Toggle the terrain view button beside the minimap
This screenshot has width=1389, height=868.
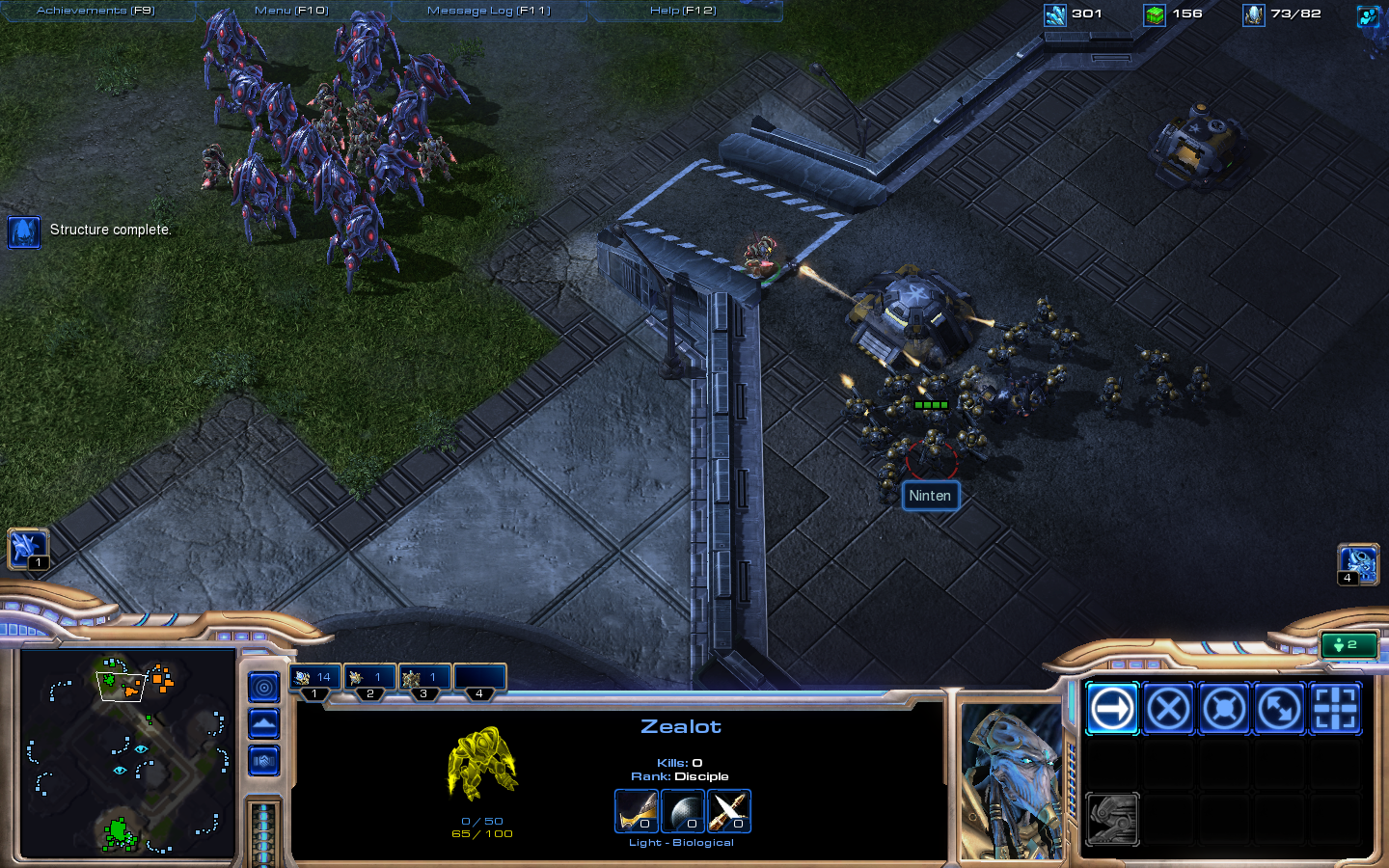[263, 723]
